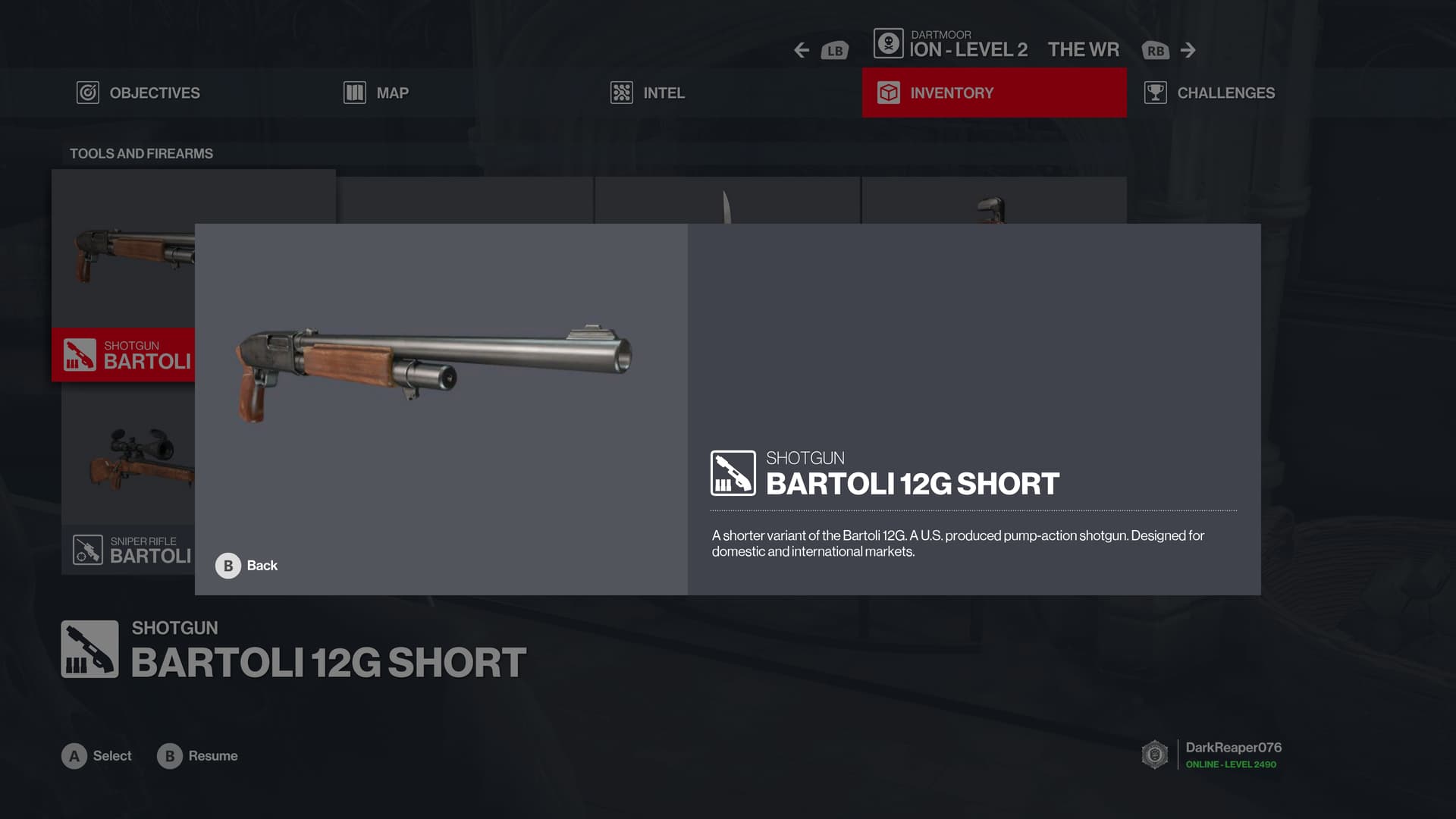This screenshot has height=819, width=1456.
Task: Click the Resume option
Action: click(x=197, y=756)
